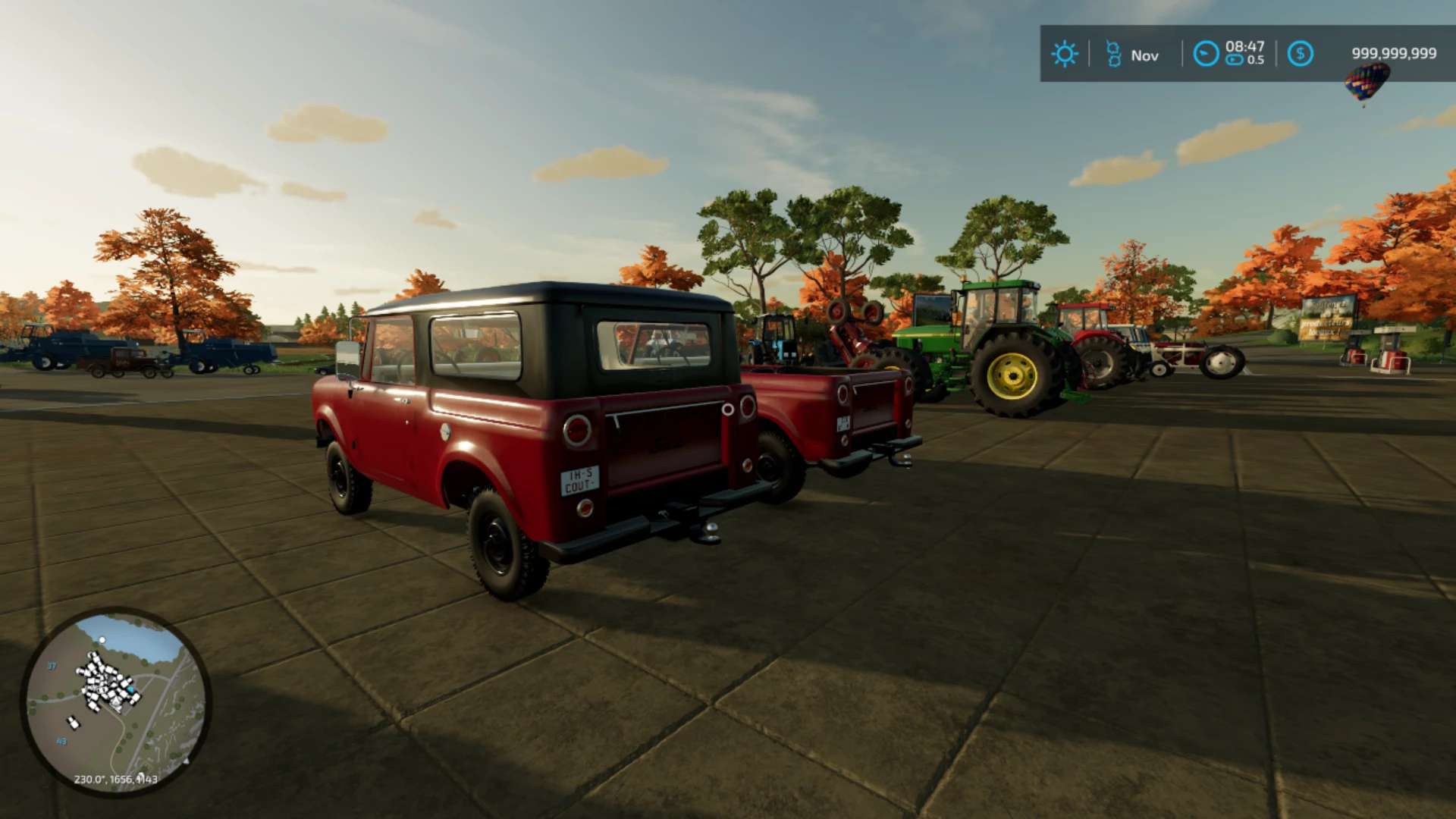This screenshot has height=819, width=1456.
Task: Click the dollar money icon
Action: tap(1300, 54)
